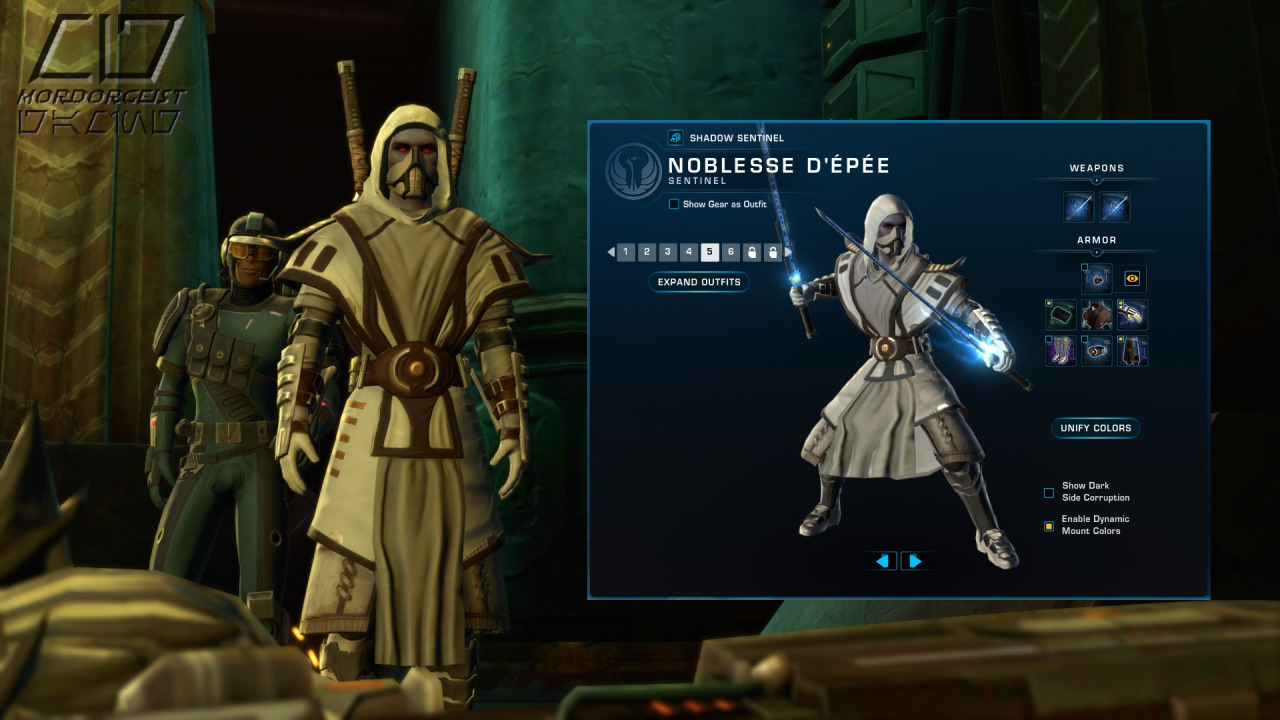Screen dimensions: 1280x720
Task: Select the chest armor slot
Action: click(x=1097, y=315)
